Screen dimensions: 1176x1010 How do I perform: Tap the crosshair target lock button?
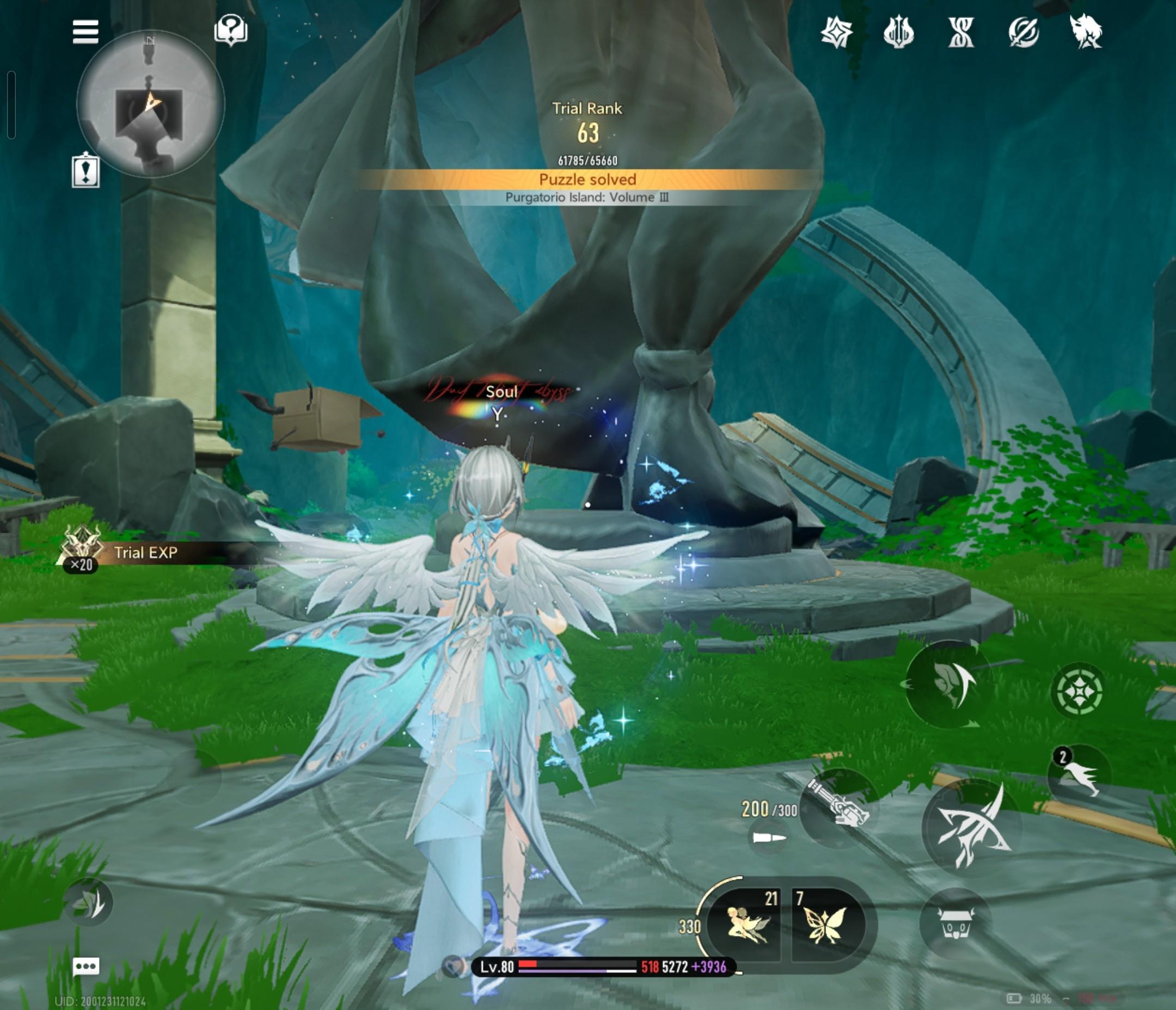click(1077, 691)
